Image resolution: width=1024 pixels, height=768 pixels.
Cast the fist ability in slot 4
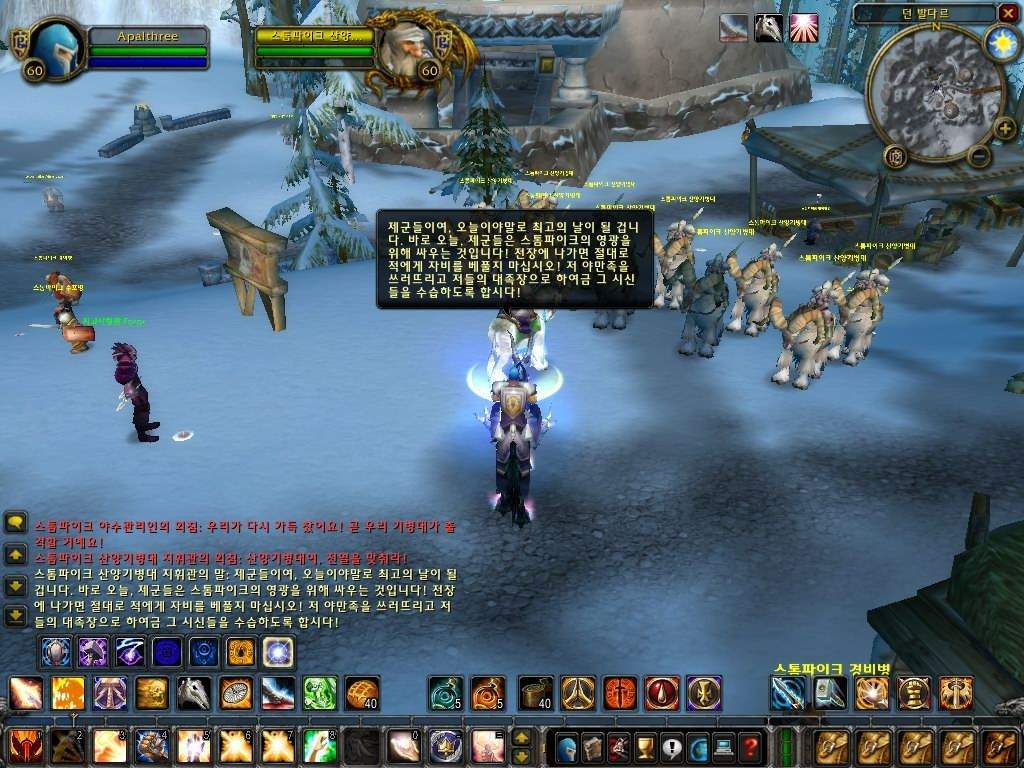point(150,745)
